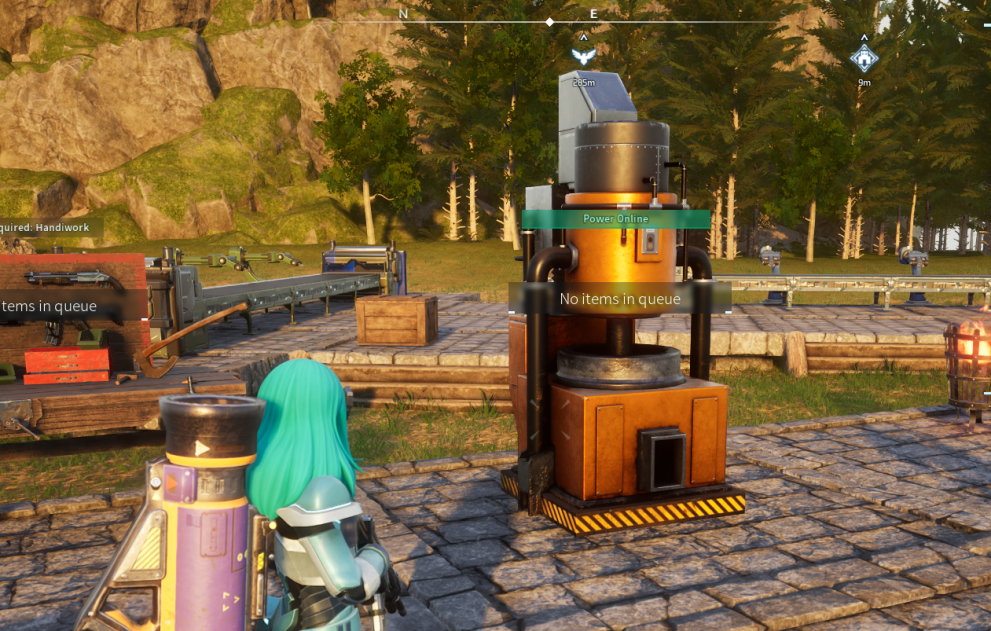Select the base camp house marker

[864, 58]
